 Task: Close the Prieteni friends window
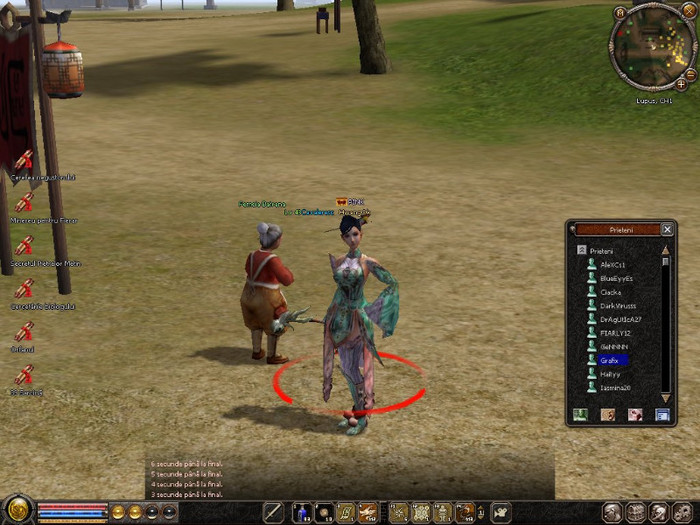click(667, 229)
